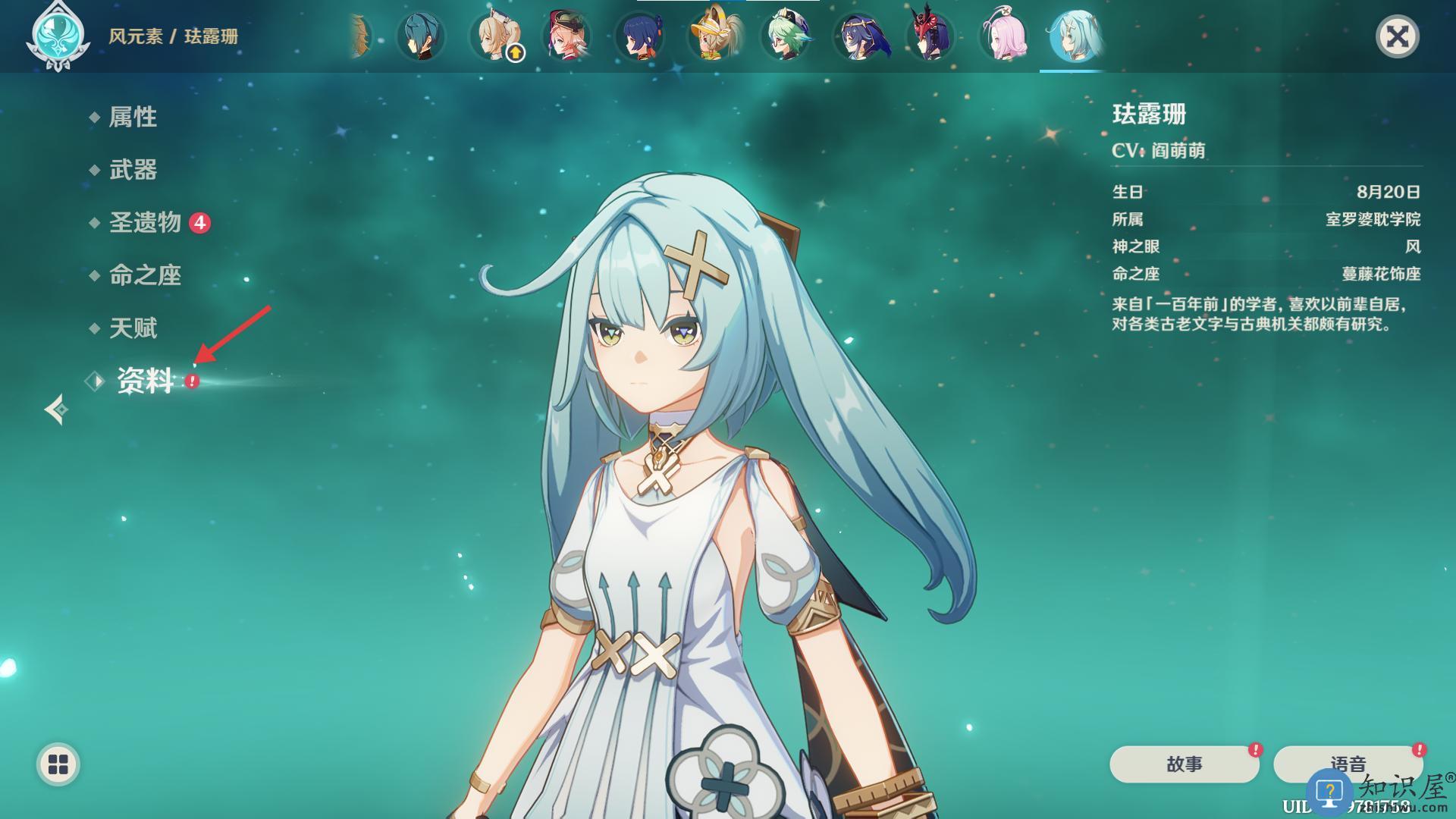The image size is (1456, 819).
Task: Select the 武器 weapon menu entry
Action: point(133,170)
